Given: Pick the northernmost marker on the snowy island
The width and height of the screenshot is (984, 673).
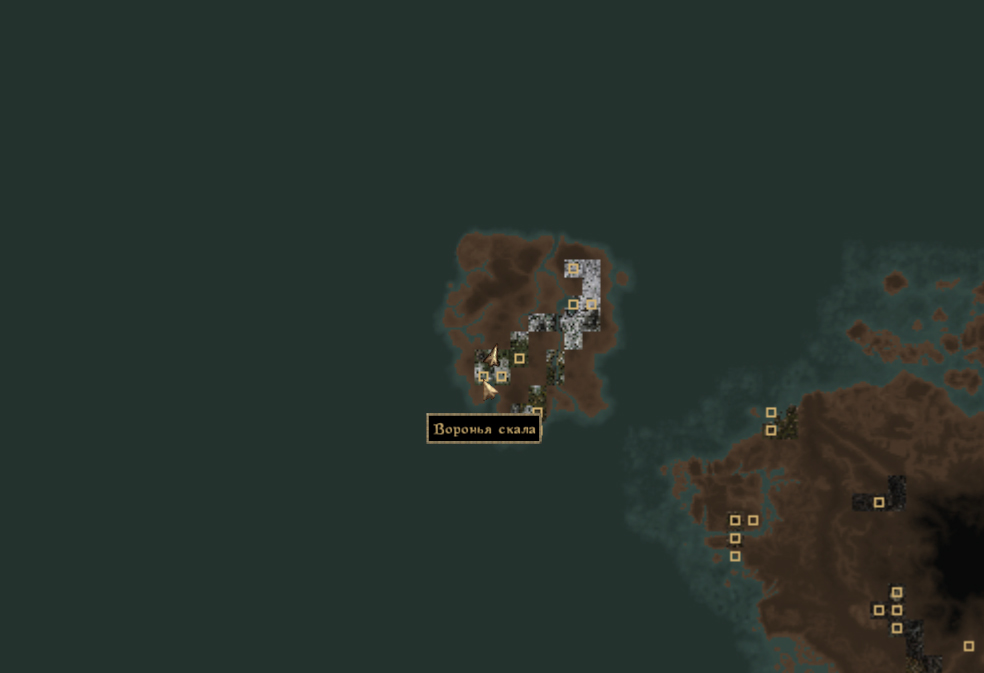Looking at the screenshot, I should tap(572, 268).
